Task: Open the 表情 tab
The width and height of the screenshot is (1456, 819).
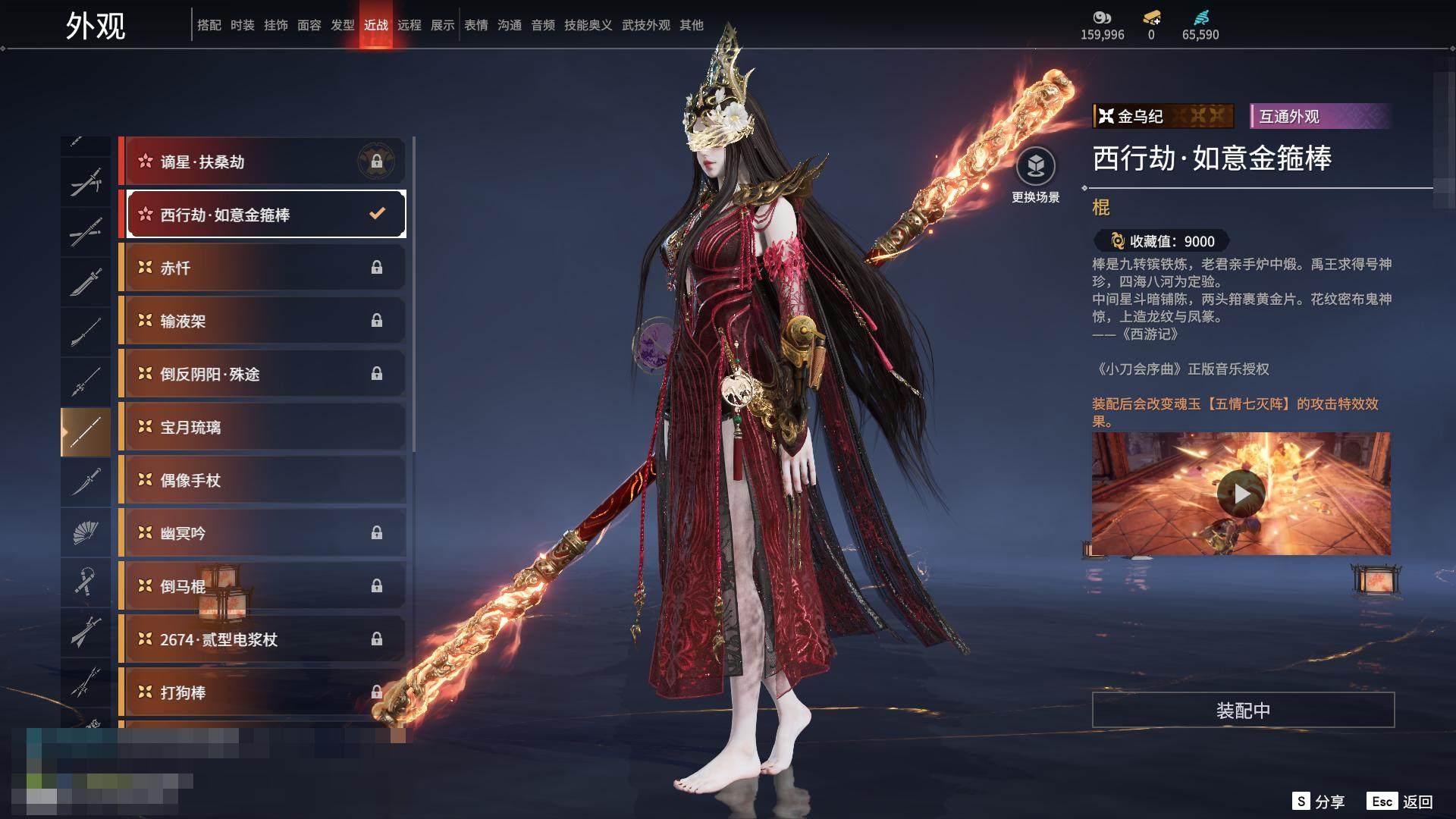Action: [x=475, y=25]
